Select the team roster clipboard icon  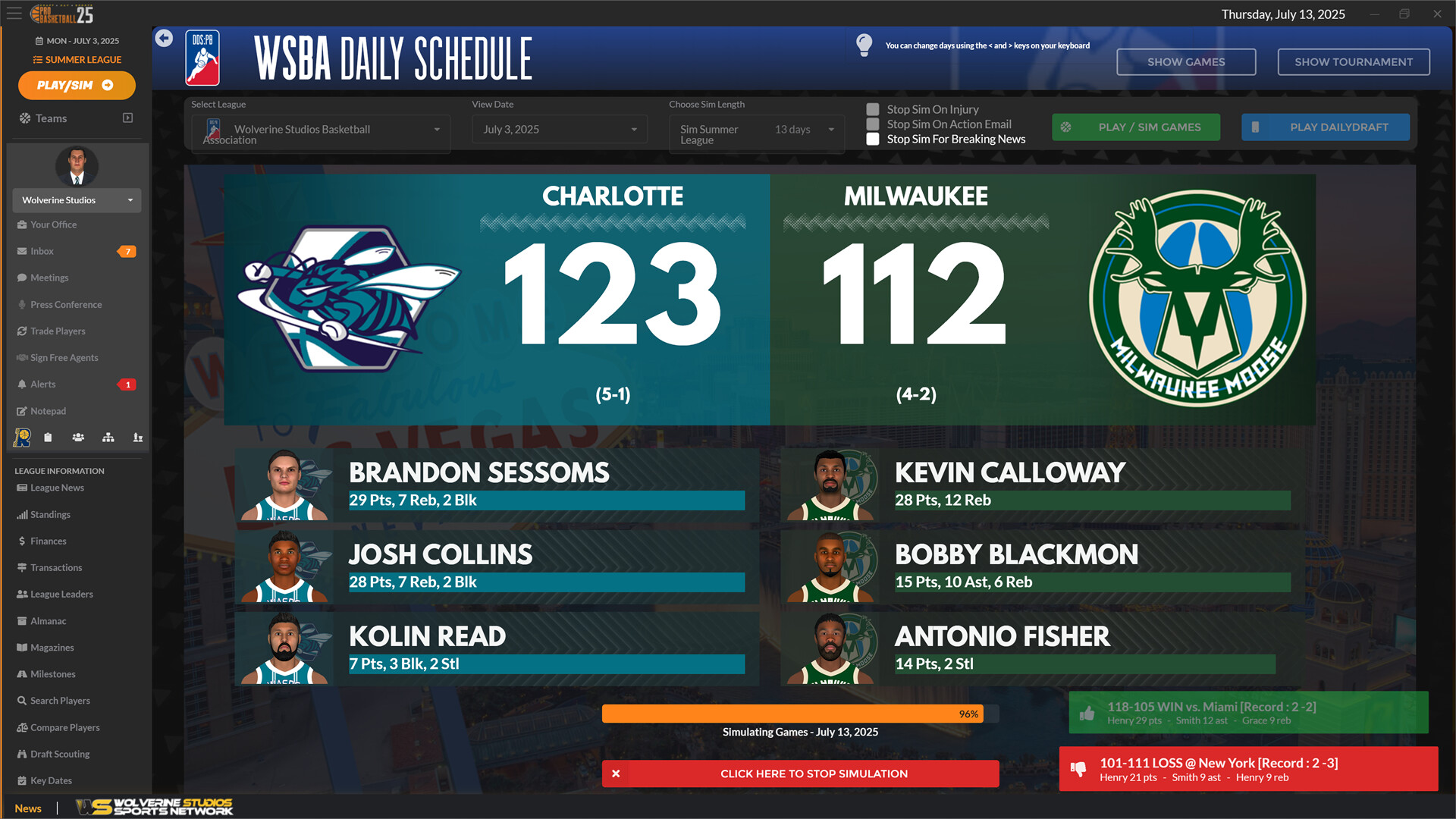click(48, 437)
